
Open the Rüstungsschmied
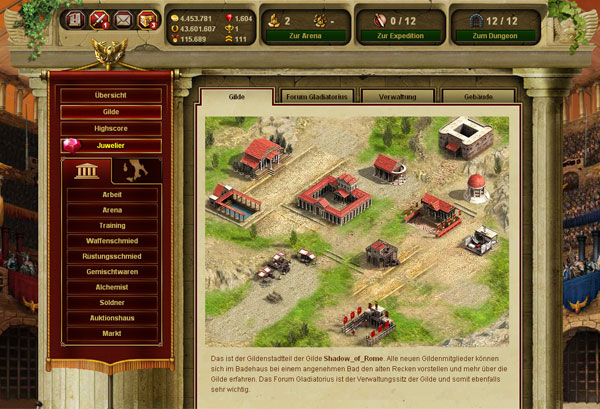coord(112,256)
